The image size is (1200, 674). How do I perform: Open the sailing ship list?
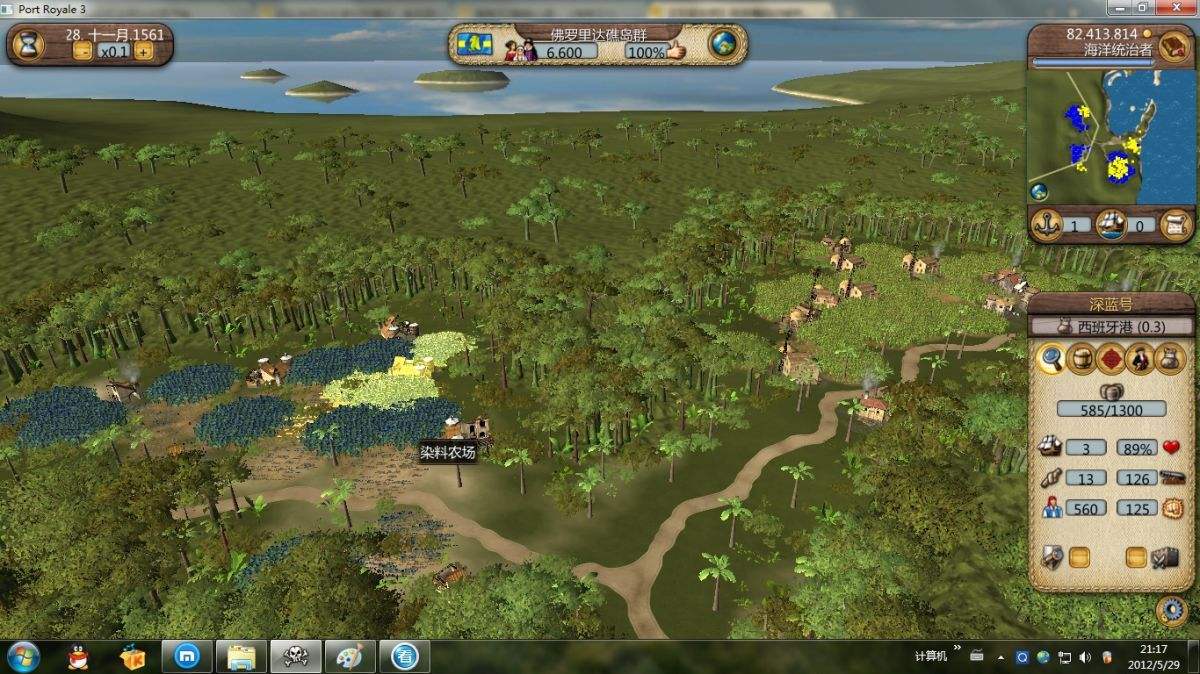[1111, 225]
